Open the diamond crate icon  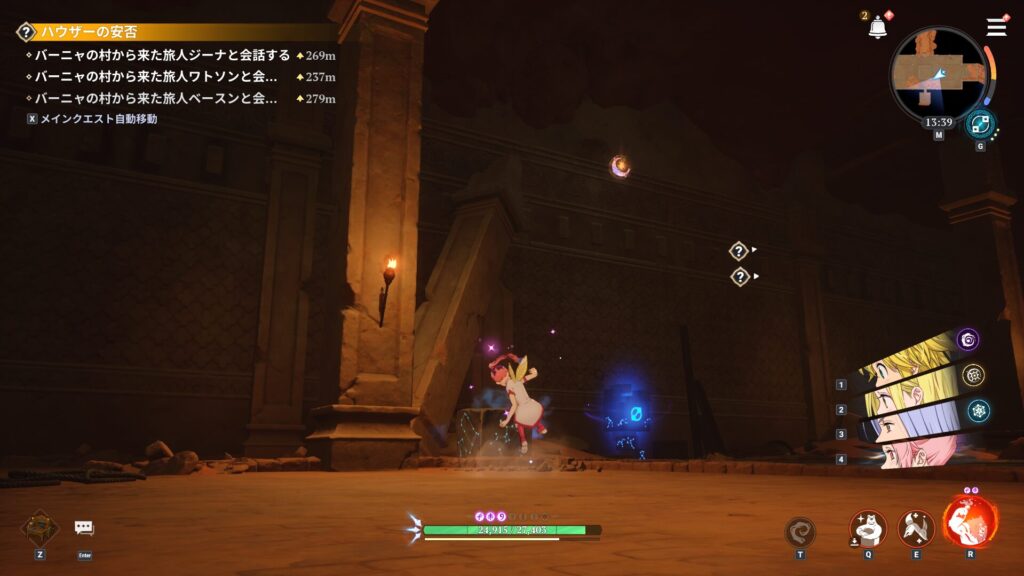click(x=40, y=528)
